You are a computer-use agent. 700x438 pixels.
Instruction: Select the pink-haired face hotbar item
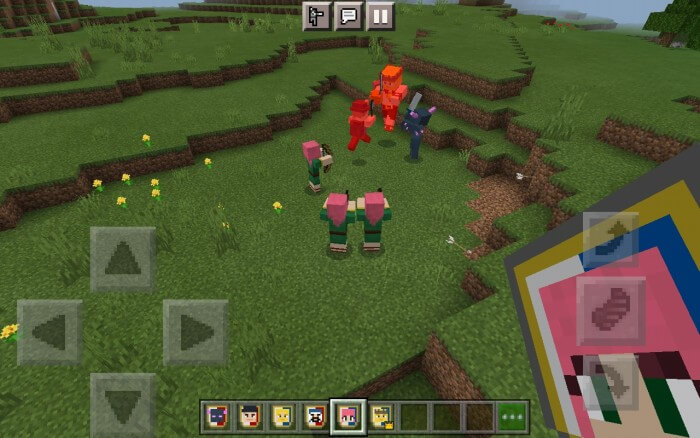click(x=349, y=417)
